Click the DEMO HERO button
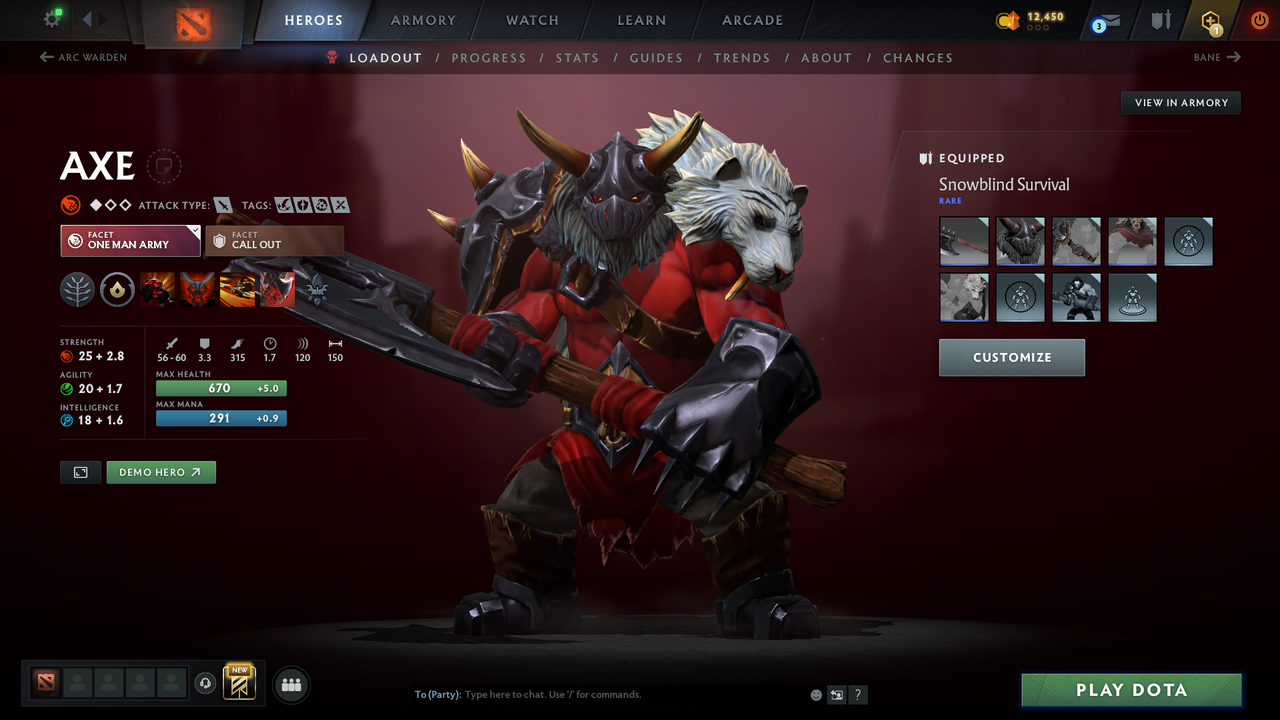The height and width of the screenshot is (720, 1280). point(161,471)
